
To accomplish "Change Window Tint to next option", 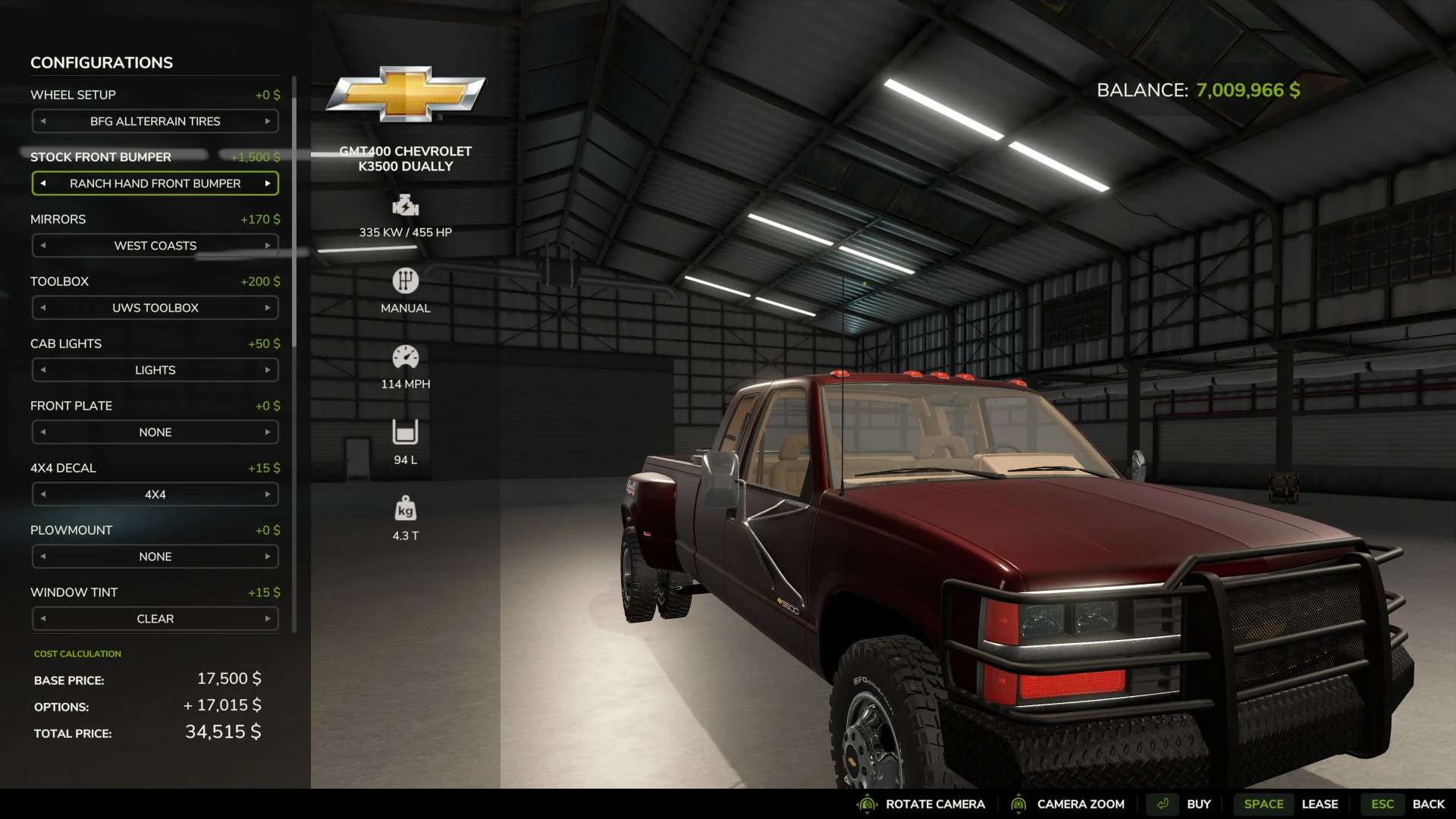I will [268, 619].
